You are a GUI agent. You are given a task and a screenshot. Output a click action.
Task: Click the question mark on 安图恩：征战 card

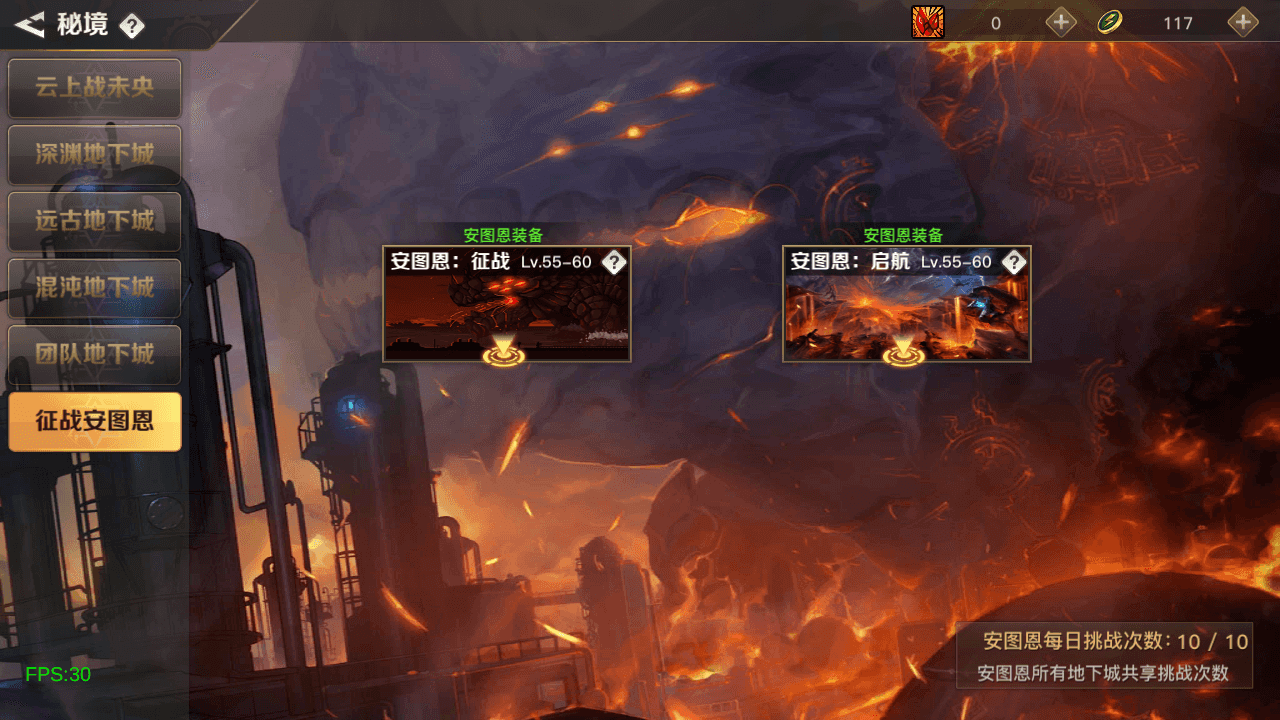616,261
